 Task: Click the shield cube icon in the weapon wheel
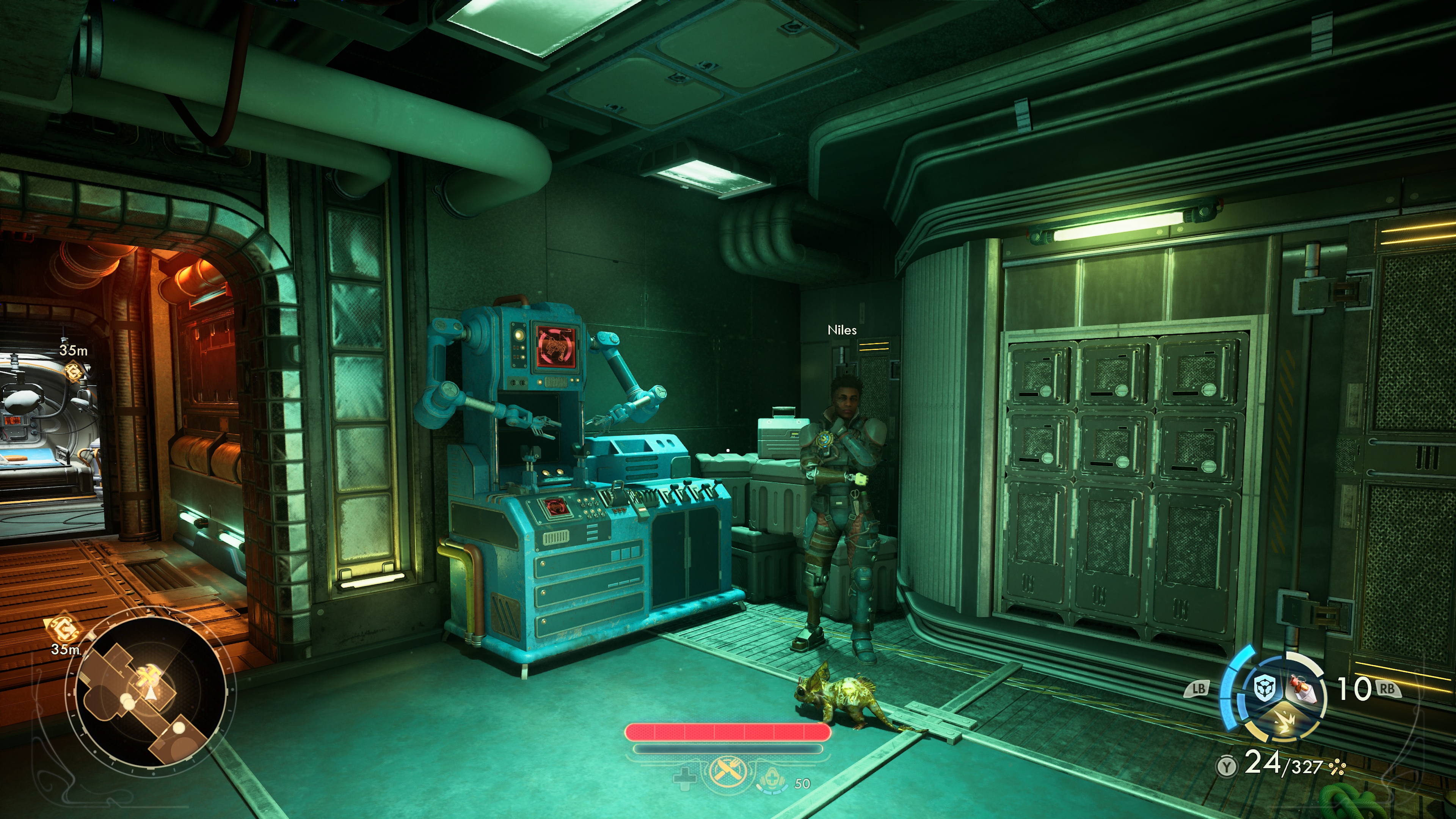1266,687
